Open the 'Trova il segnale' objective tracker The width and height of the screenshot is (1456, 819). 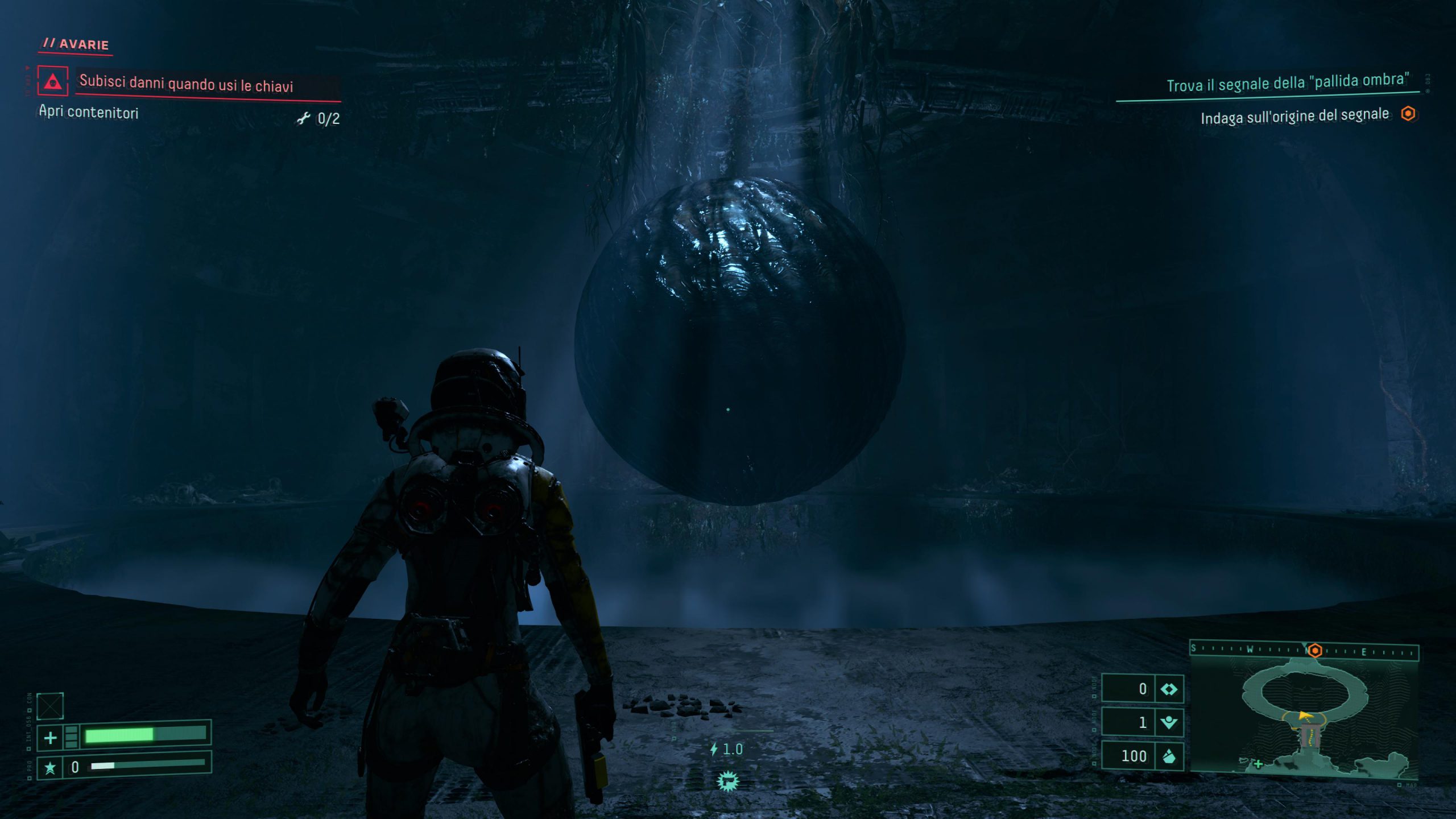click(x=1288, y=83)
